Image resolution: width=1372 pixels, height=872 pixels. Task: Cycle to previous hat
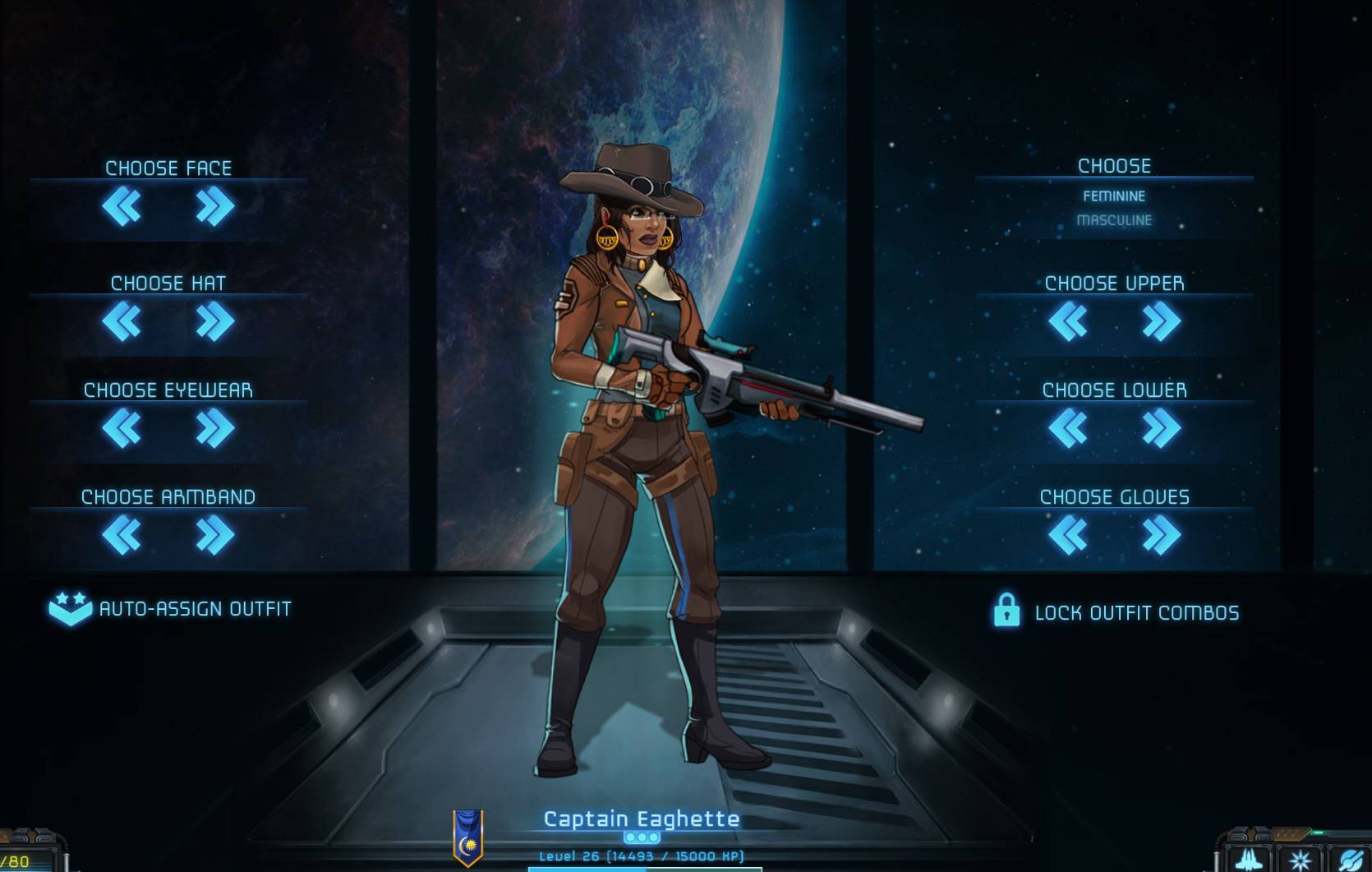(x=122, y=321)
